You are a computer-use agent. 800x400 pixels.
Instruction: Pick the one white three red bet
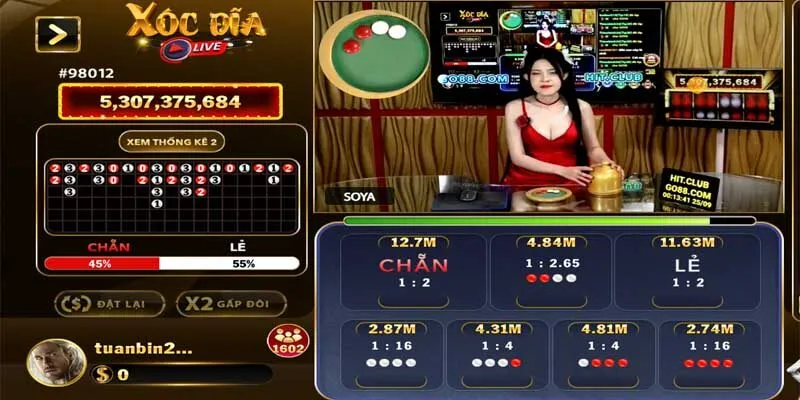coord(602,352)
